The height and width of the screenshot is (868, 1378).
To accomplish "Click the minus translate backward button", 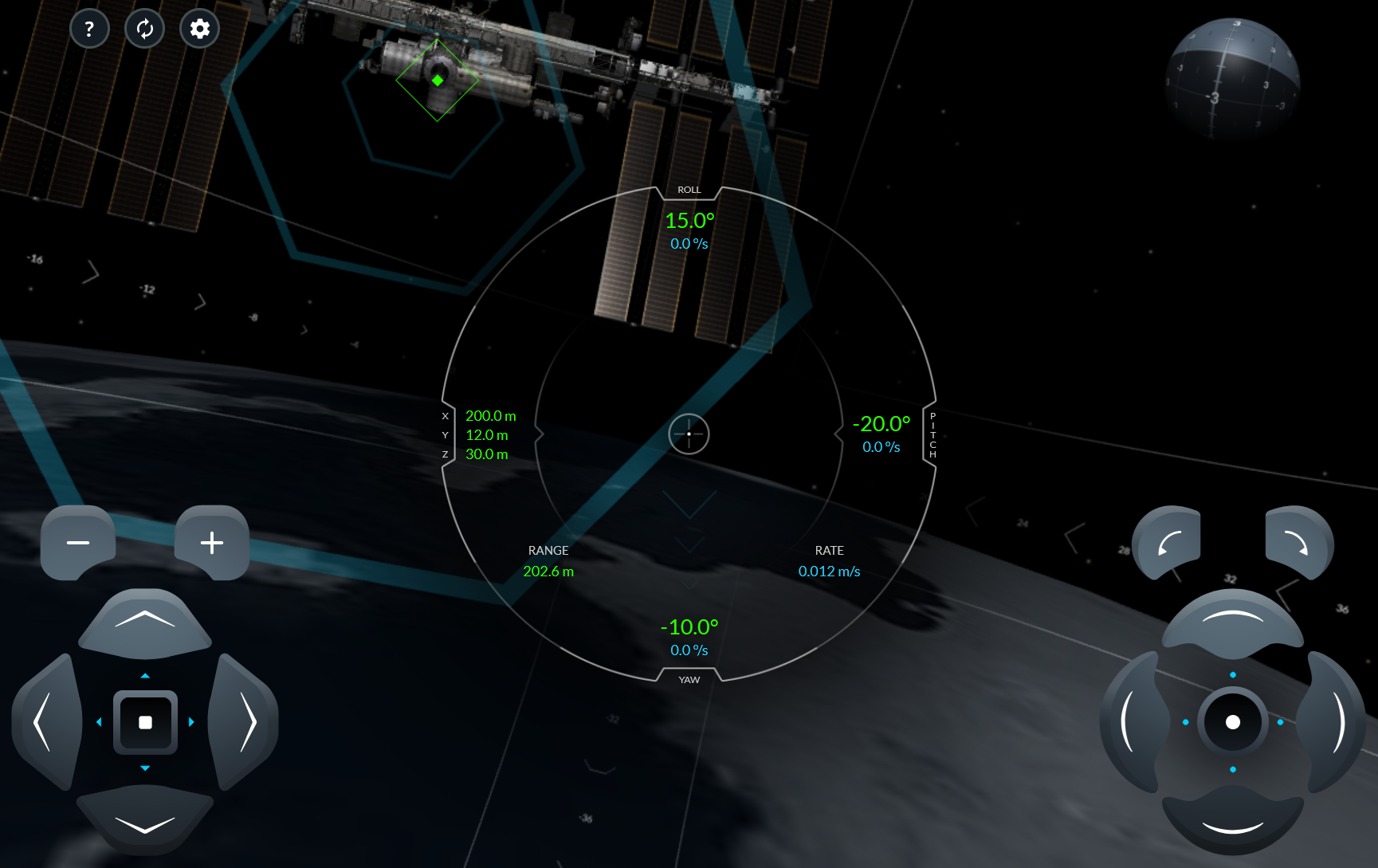I will point(78,543).
